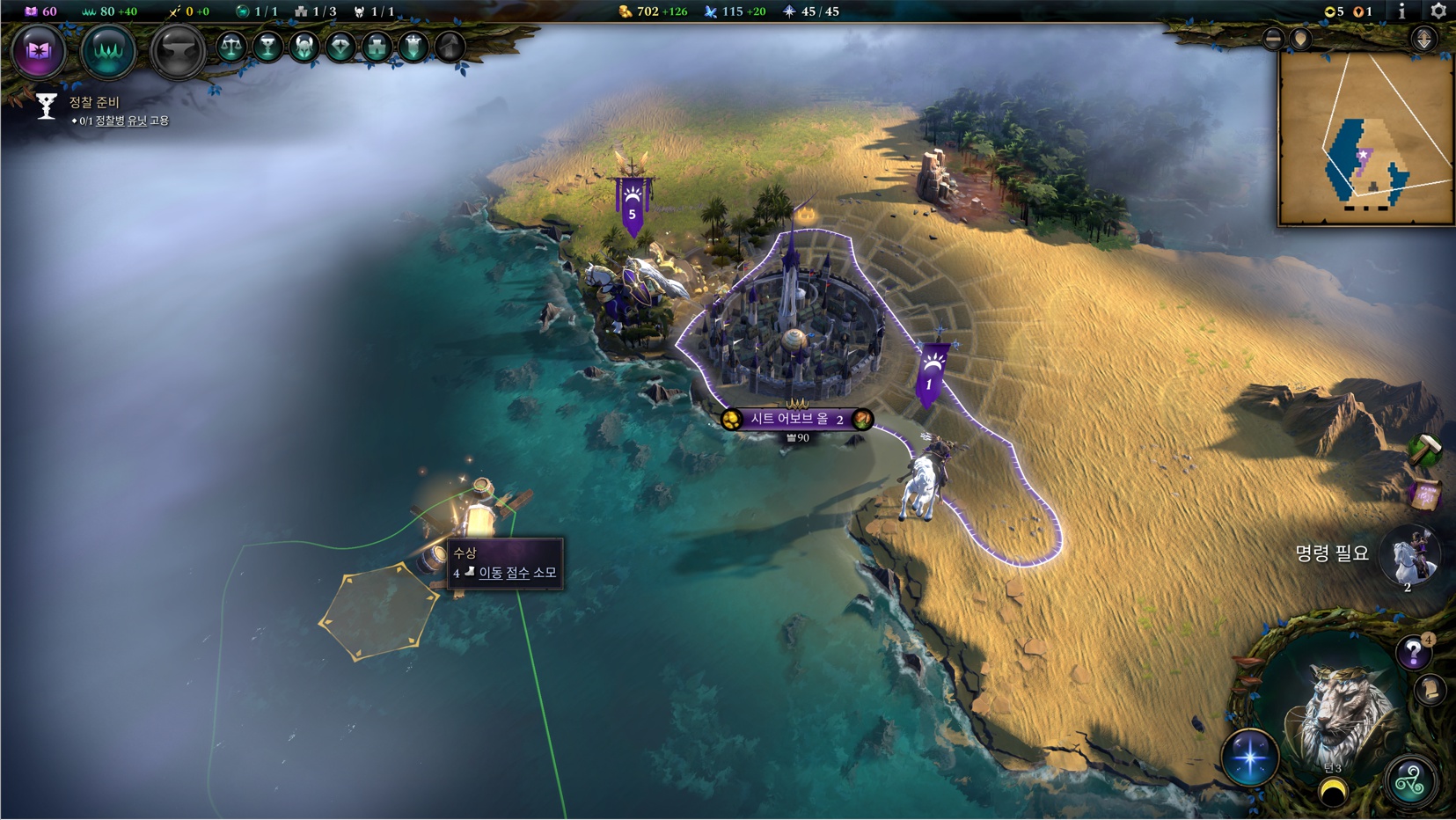1456x820 pixels.
Task: Open the info 'i' encyclopedia button
Action: 1401,11
